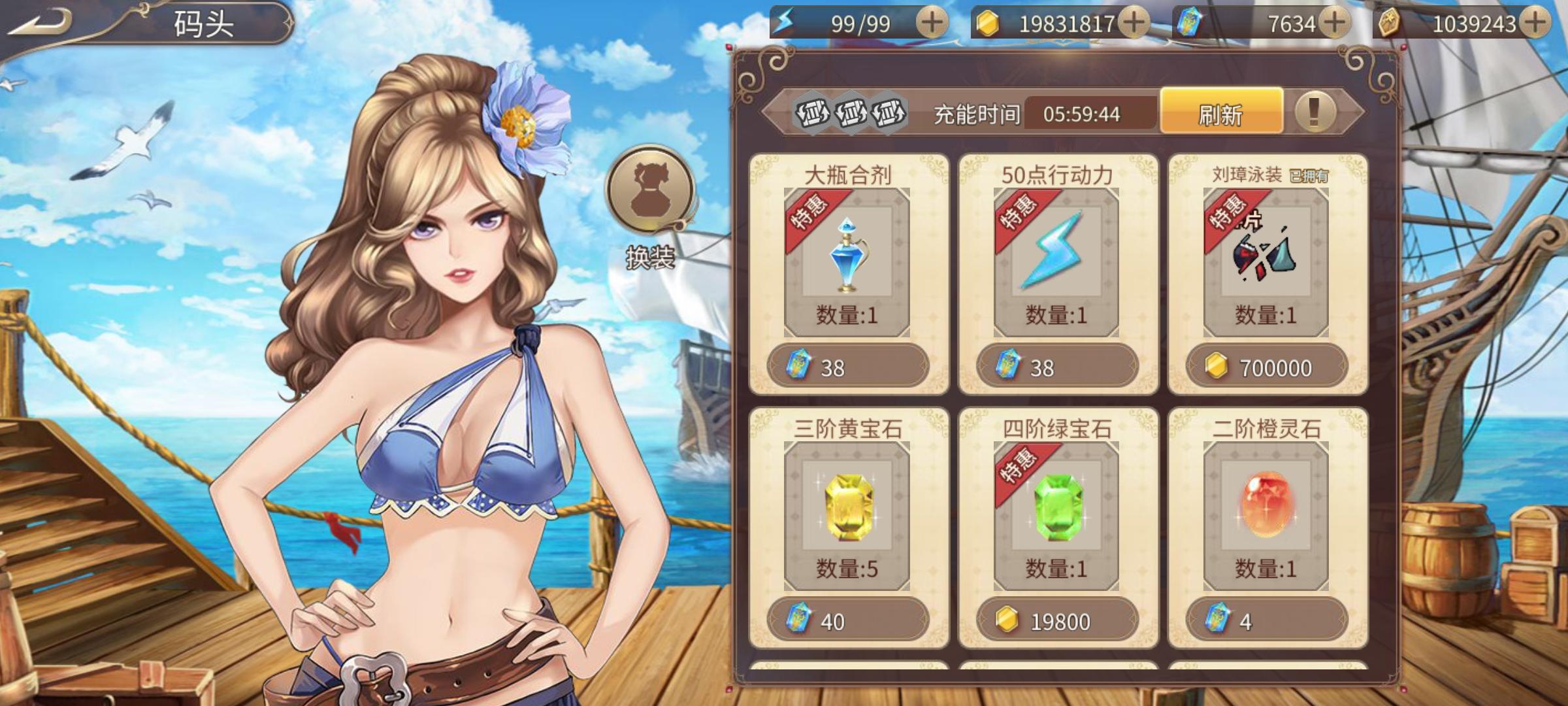Add gold coins via the plus button
Screen dimensions: 1568x706
[1134, 23]
